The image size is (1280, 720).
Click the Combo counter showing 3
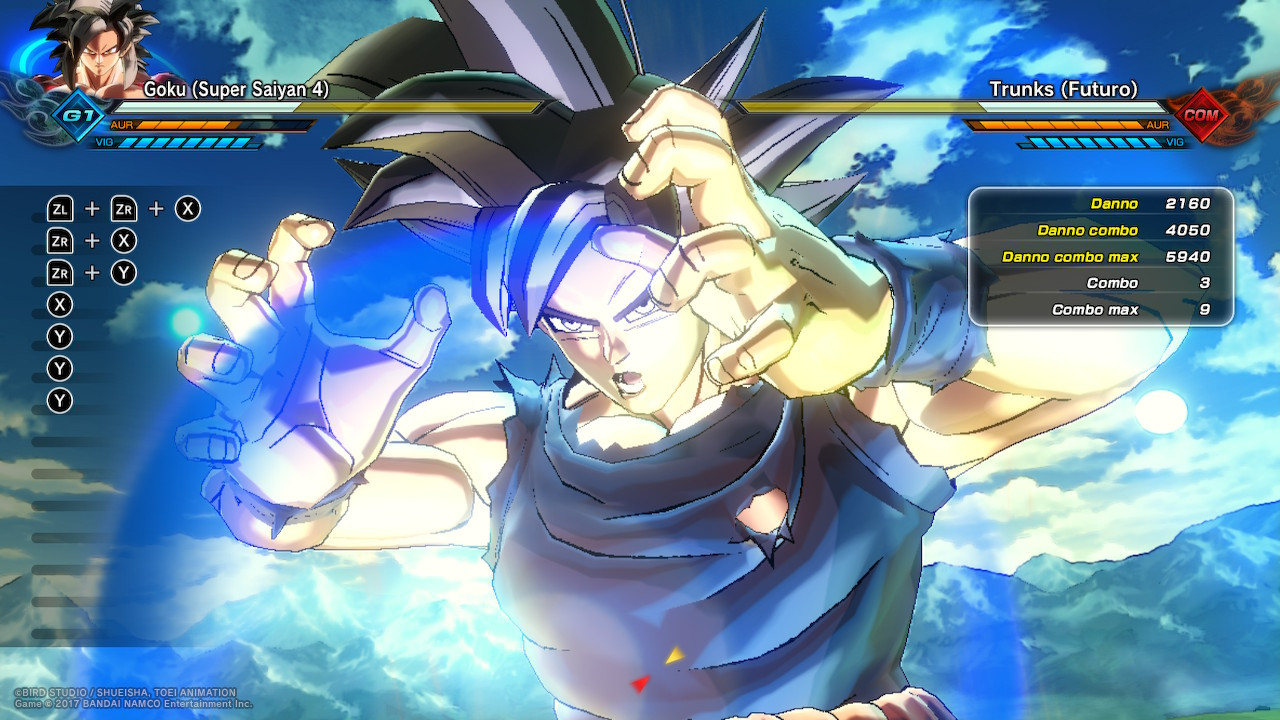click(1100, 283)
